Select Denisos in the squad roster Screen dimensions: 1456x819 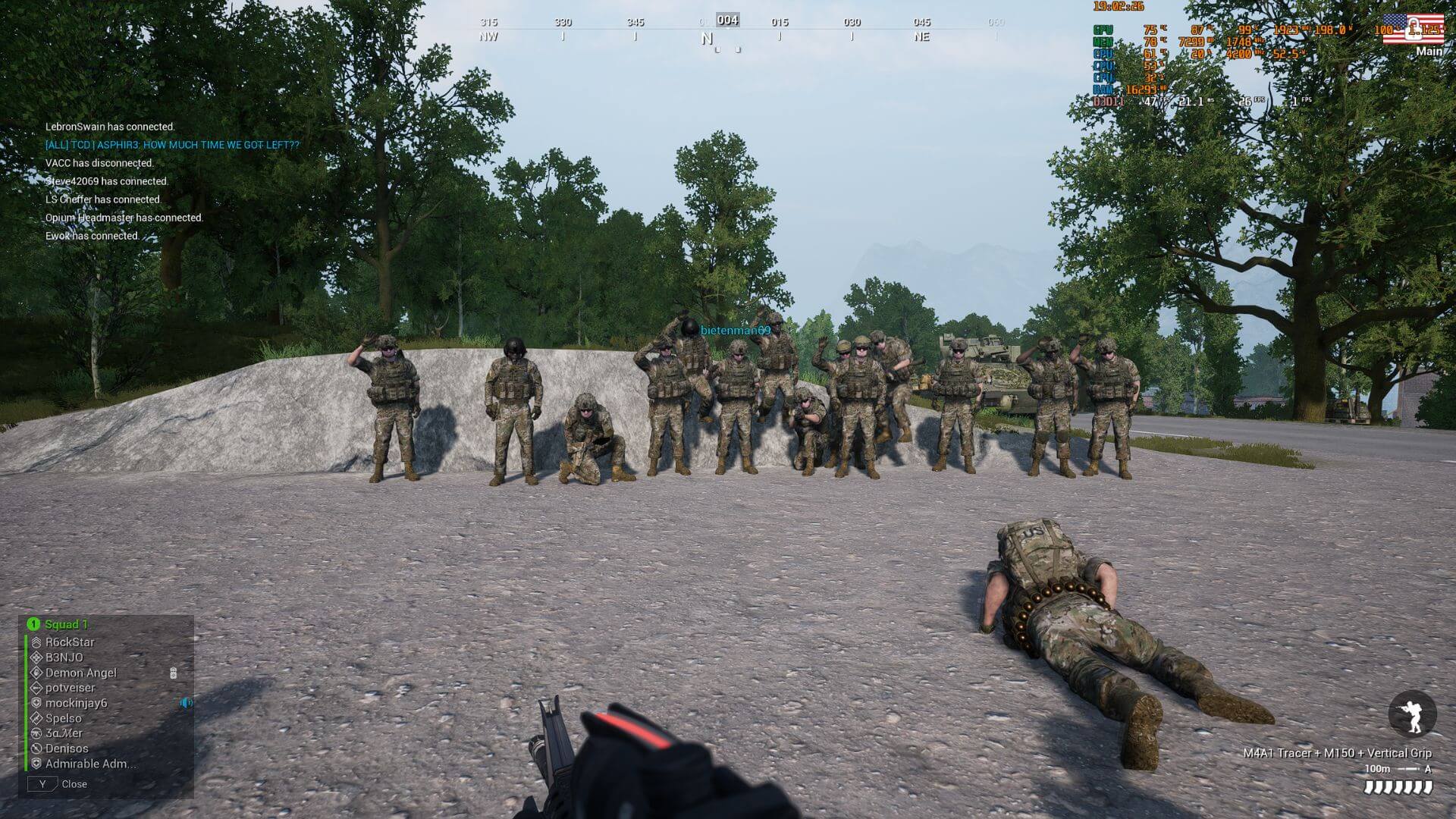66,748
